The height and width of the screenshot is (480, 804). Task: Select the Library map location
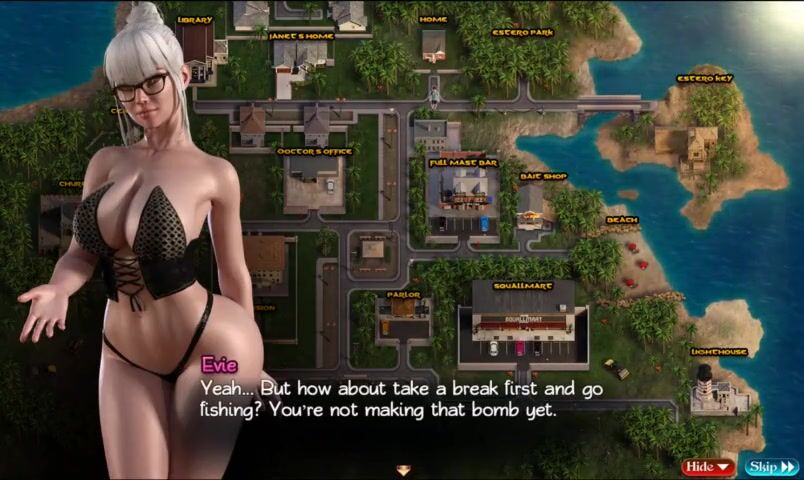pos(195,20)
